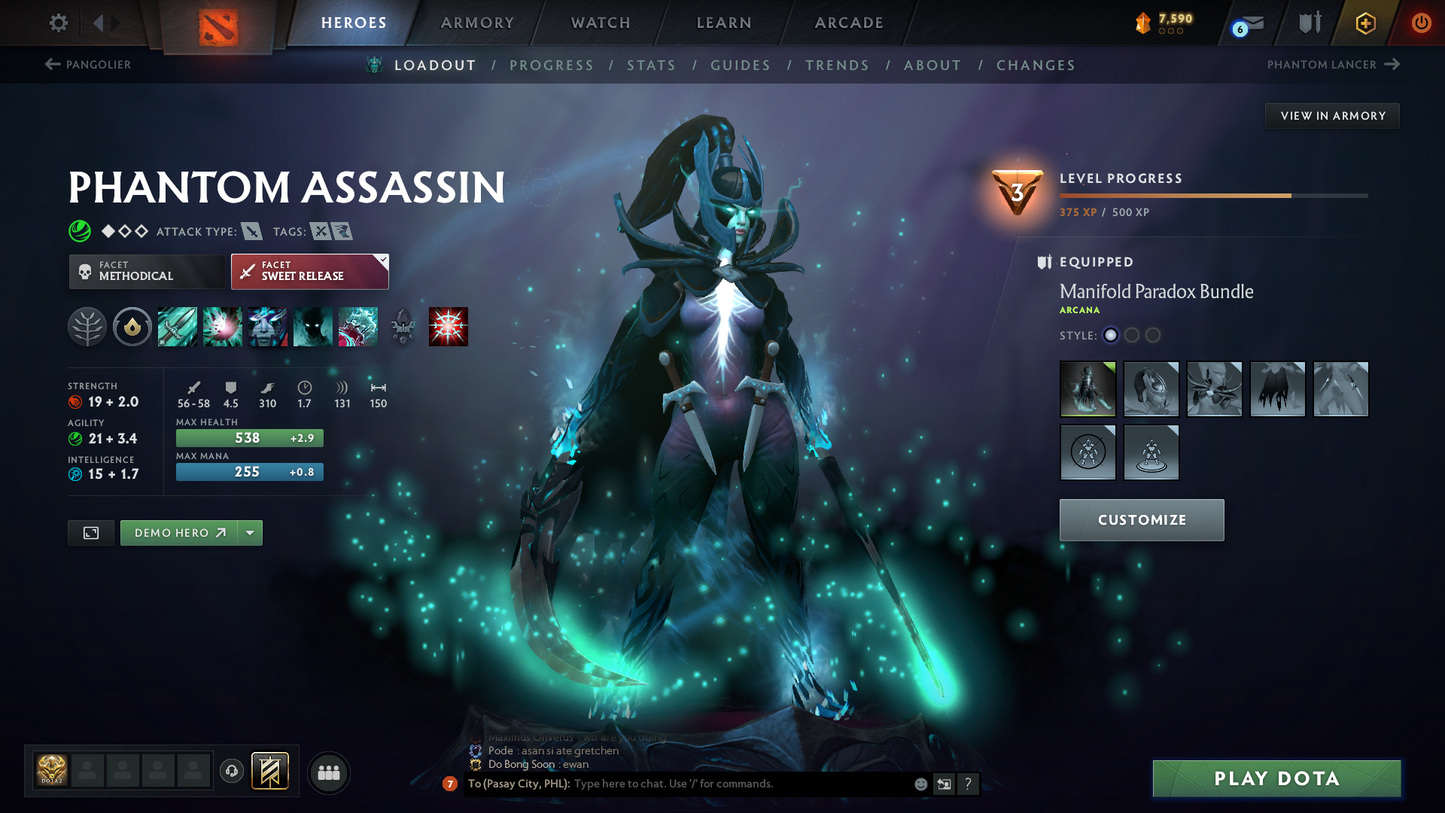Click the voice chat headset icon
Screen dimensions: 1445x813
[231, 770]
